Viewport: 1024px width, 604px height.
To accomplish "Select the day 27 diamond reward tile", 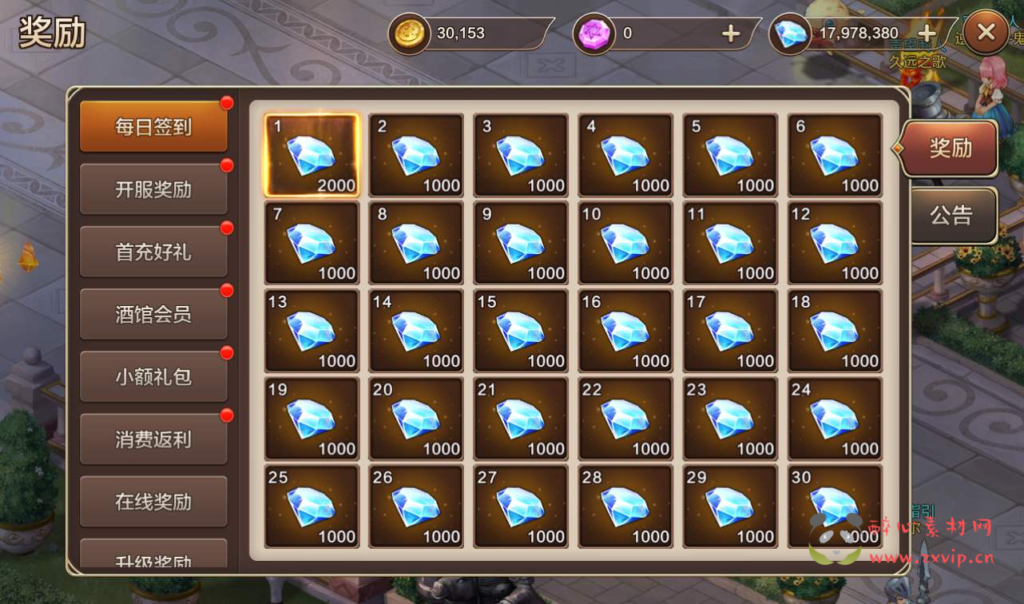I will point(520,507).
